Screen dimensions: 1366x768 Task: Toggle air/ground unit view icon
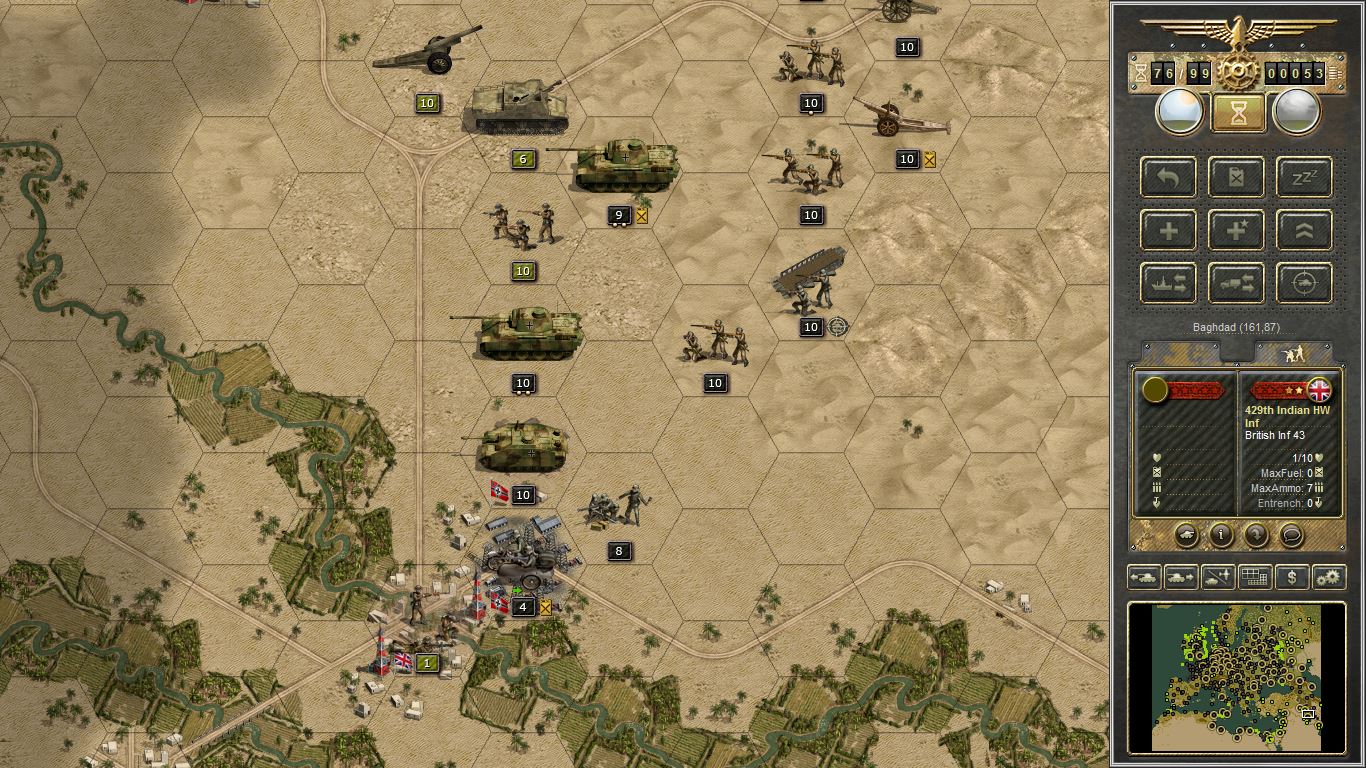[1217, 577]
